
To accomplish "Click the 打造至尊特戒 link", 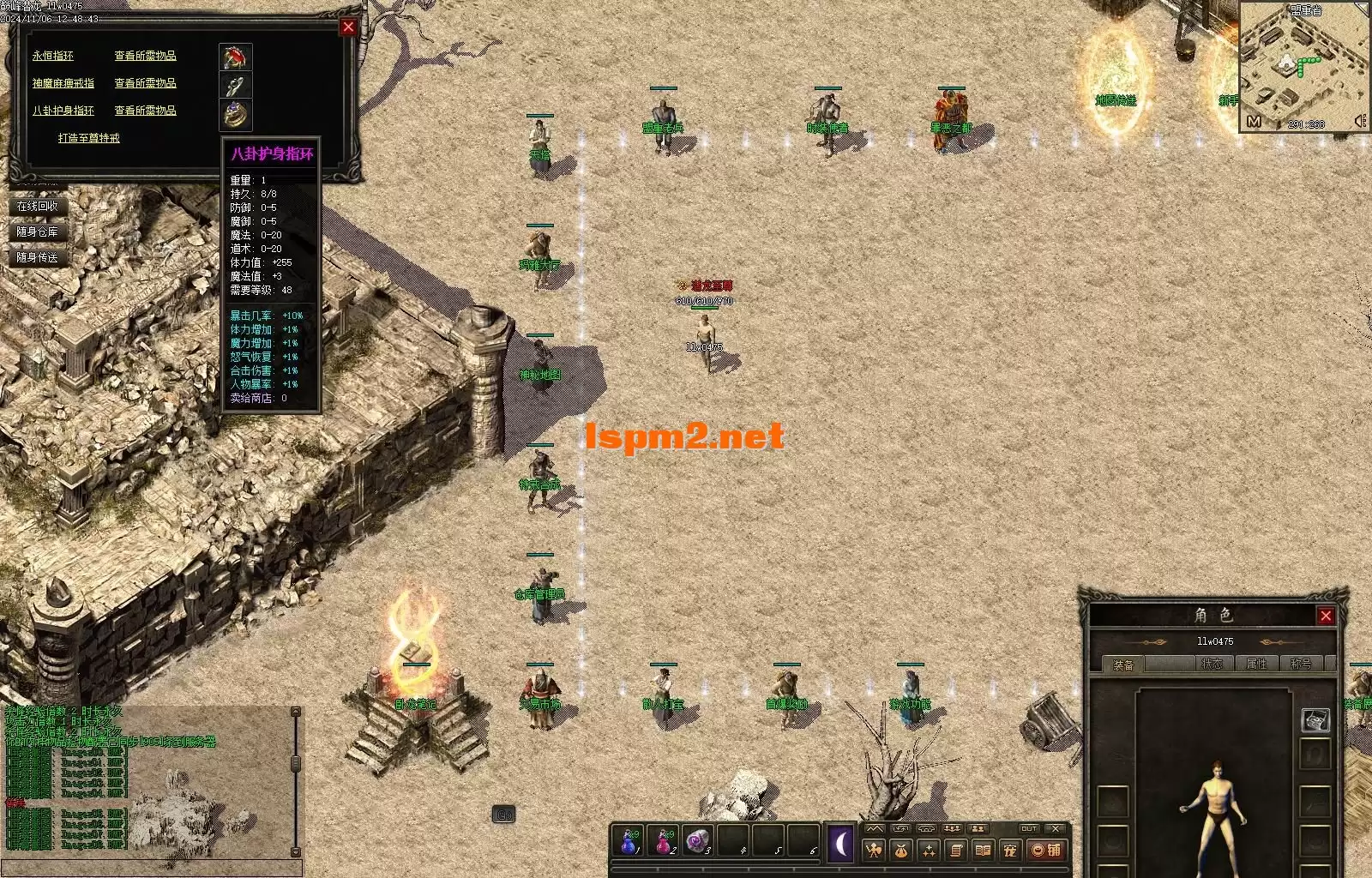I will click(x=89, y=138).
